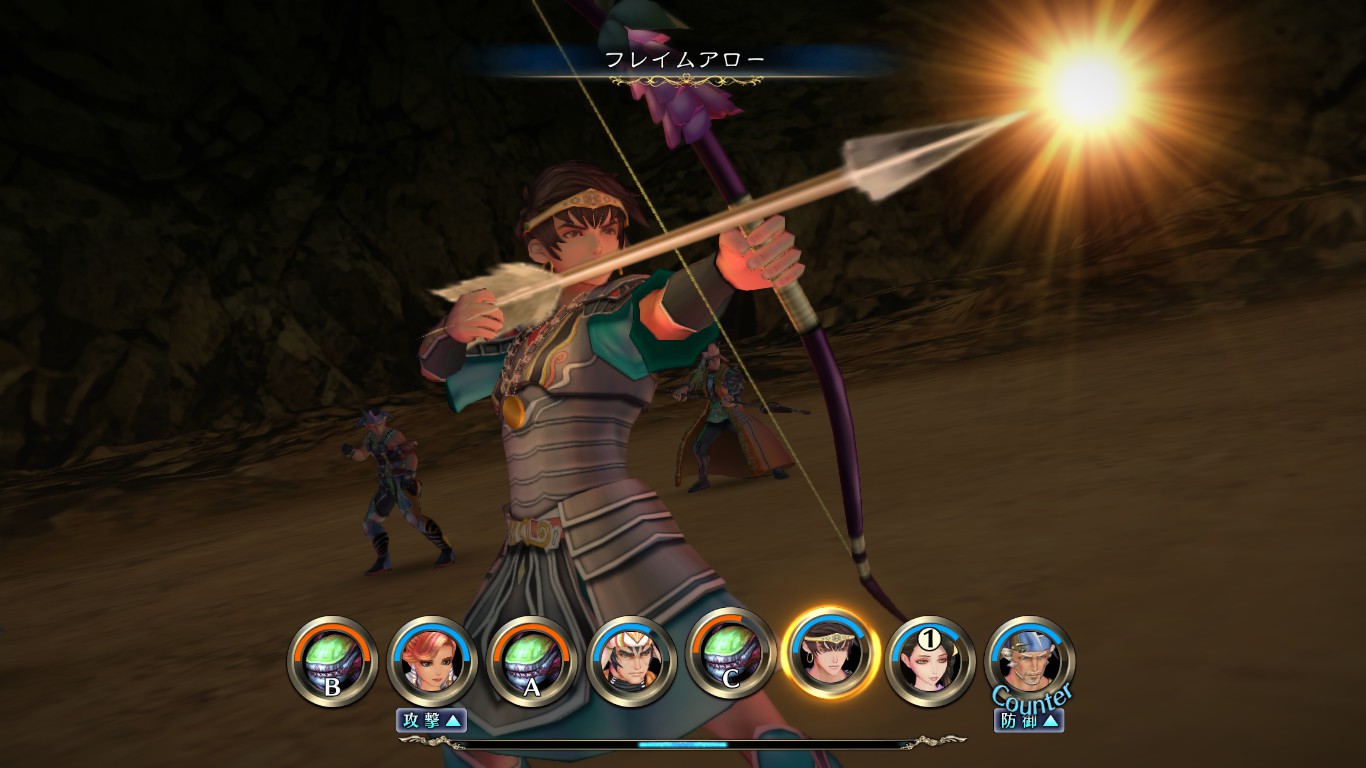The image size is (1366, 768).
Task: Click the blue bandana man's Counter portrait
Action: point(1030,658)
